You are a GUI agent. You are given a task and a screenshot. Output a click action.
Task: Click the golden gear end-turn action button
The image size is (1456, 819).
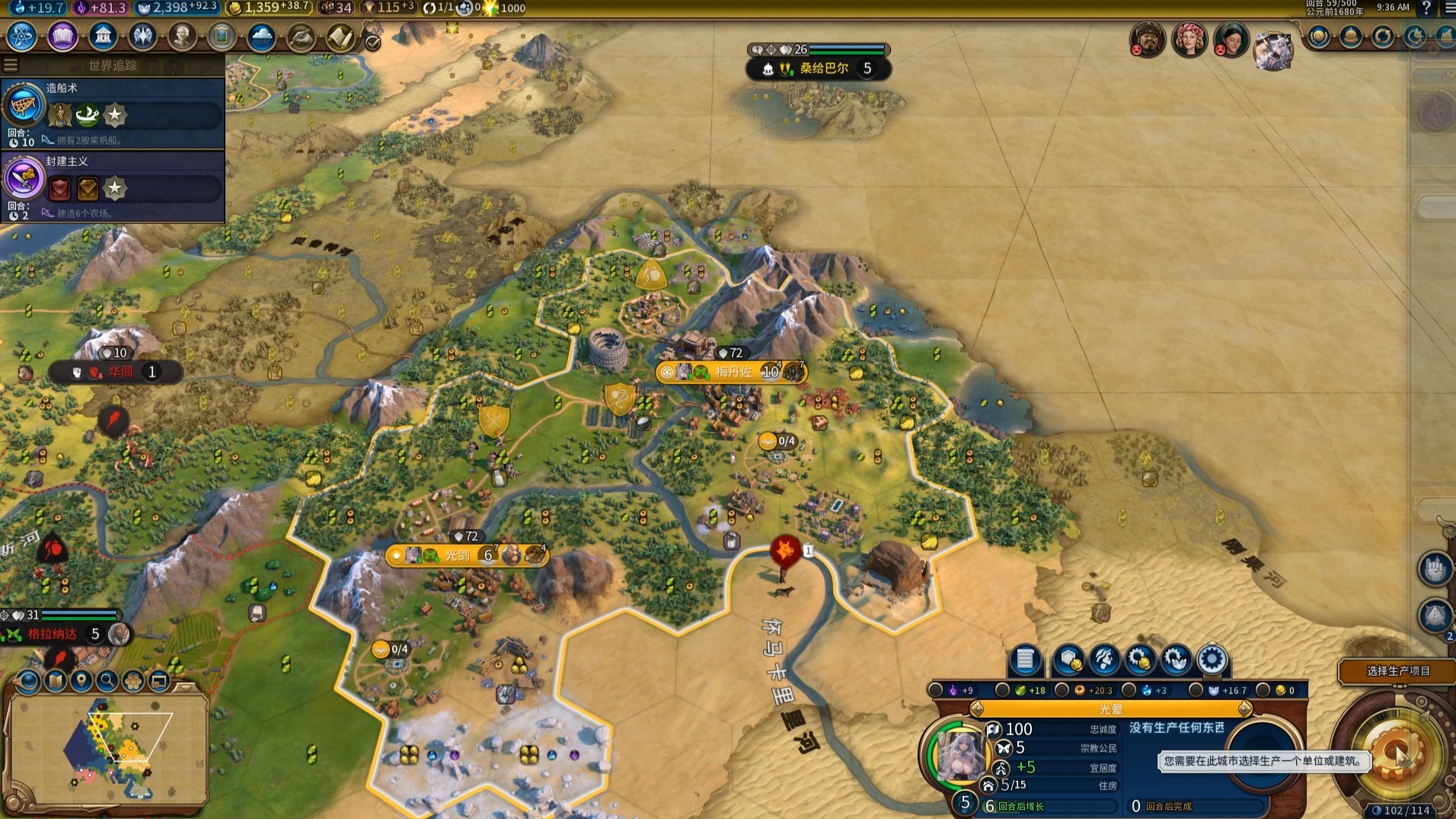(1395, 754)
